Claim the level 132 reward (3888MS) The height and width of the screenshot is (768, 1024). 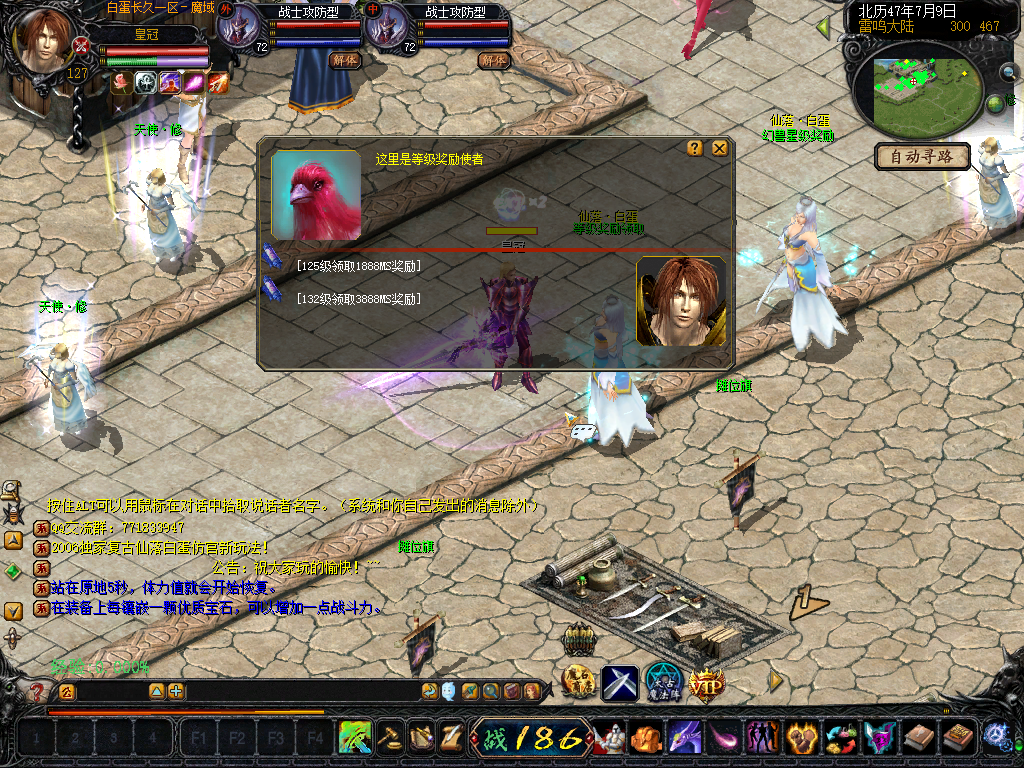[x=358, y=299]
